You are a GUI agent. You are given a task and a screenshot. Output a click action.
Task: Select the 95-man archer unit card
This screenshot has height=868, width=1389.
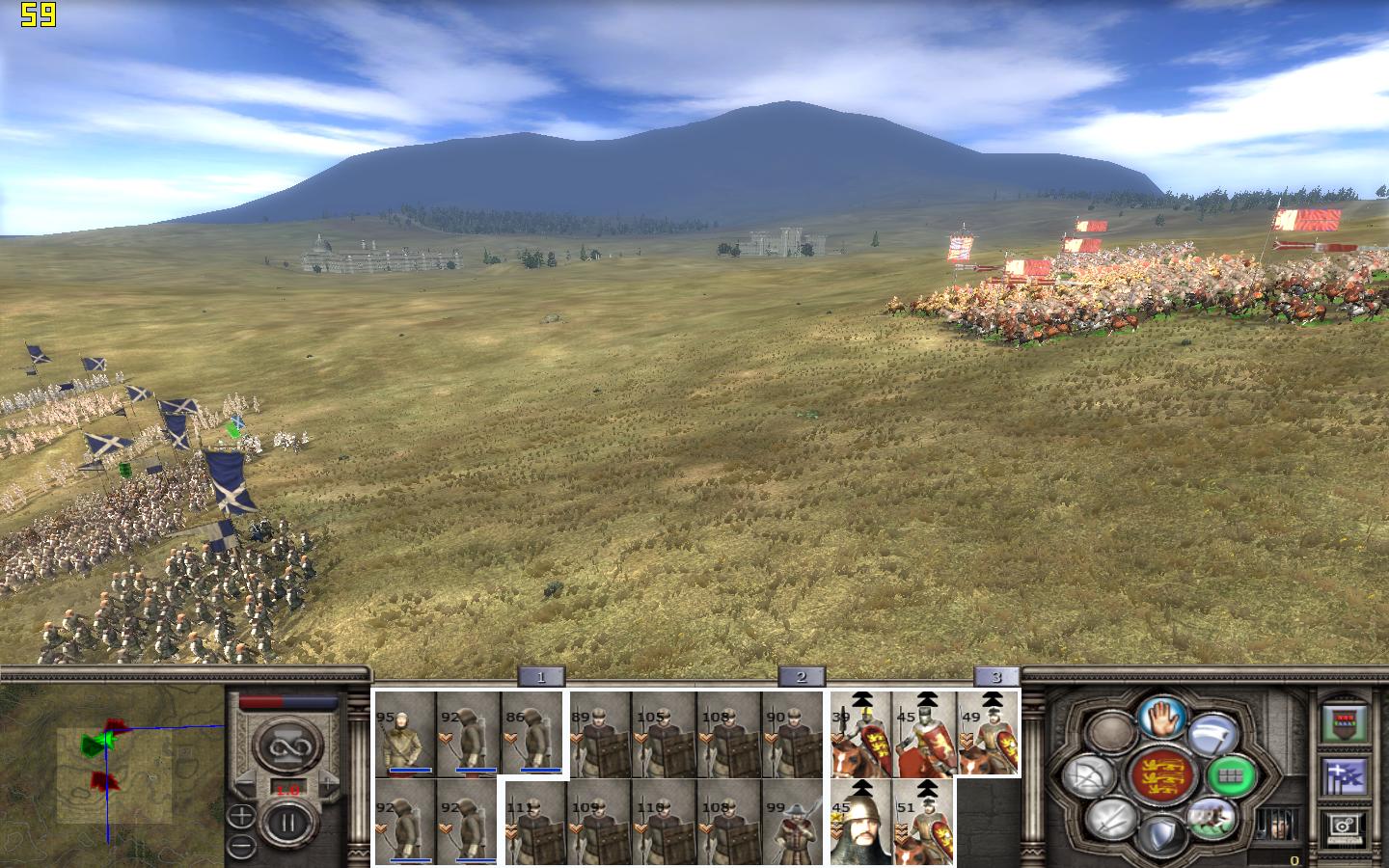pyautogui.click(x=405, y=734)
